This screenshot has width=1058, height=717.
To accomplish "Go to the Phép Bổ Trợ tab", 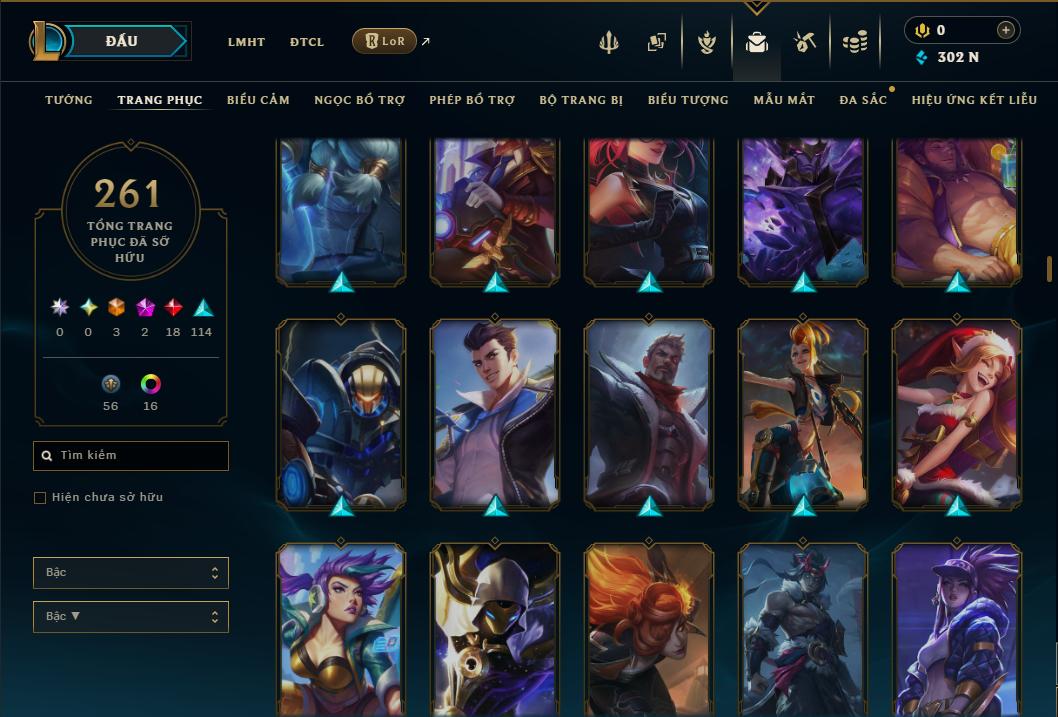I will (x=472, y=100).
